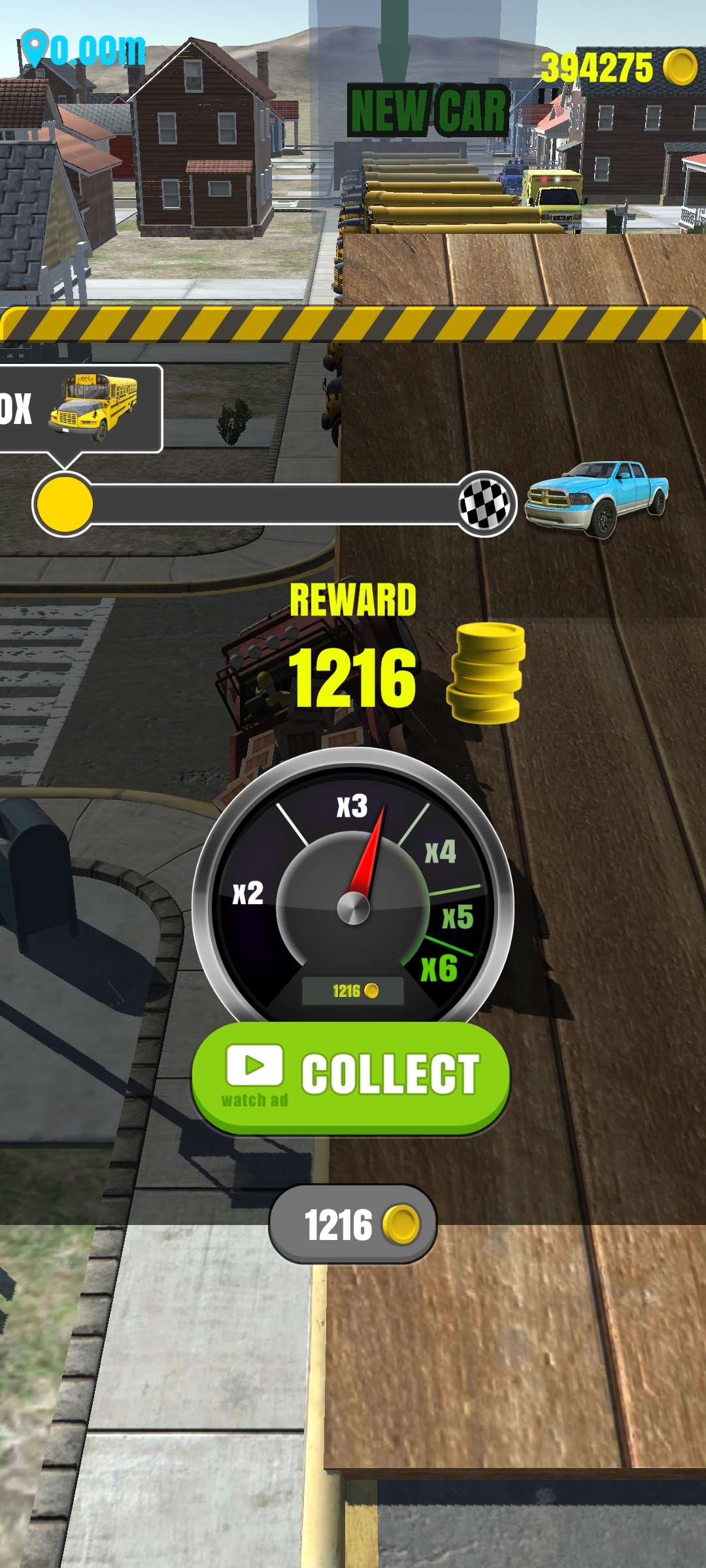Collect multiplied reward by watching ad
This screenshot has width=706, height=1568.
[351, 1076]
